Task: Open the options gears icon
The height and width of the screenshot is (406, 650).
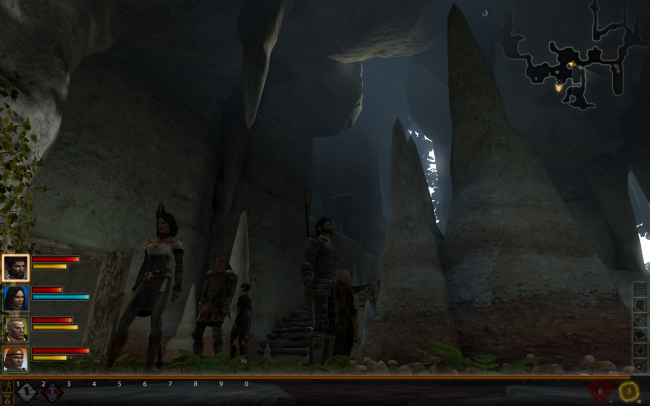Action: tap(640, 367)
